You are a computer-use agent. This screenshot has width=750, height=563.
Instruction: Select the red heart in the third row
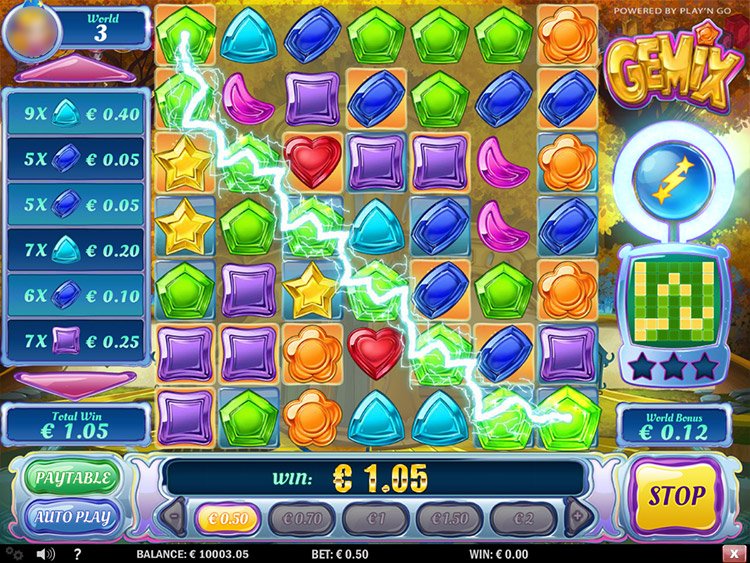click(x=313, y=160)
